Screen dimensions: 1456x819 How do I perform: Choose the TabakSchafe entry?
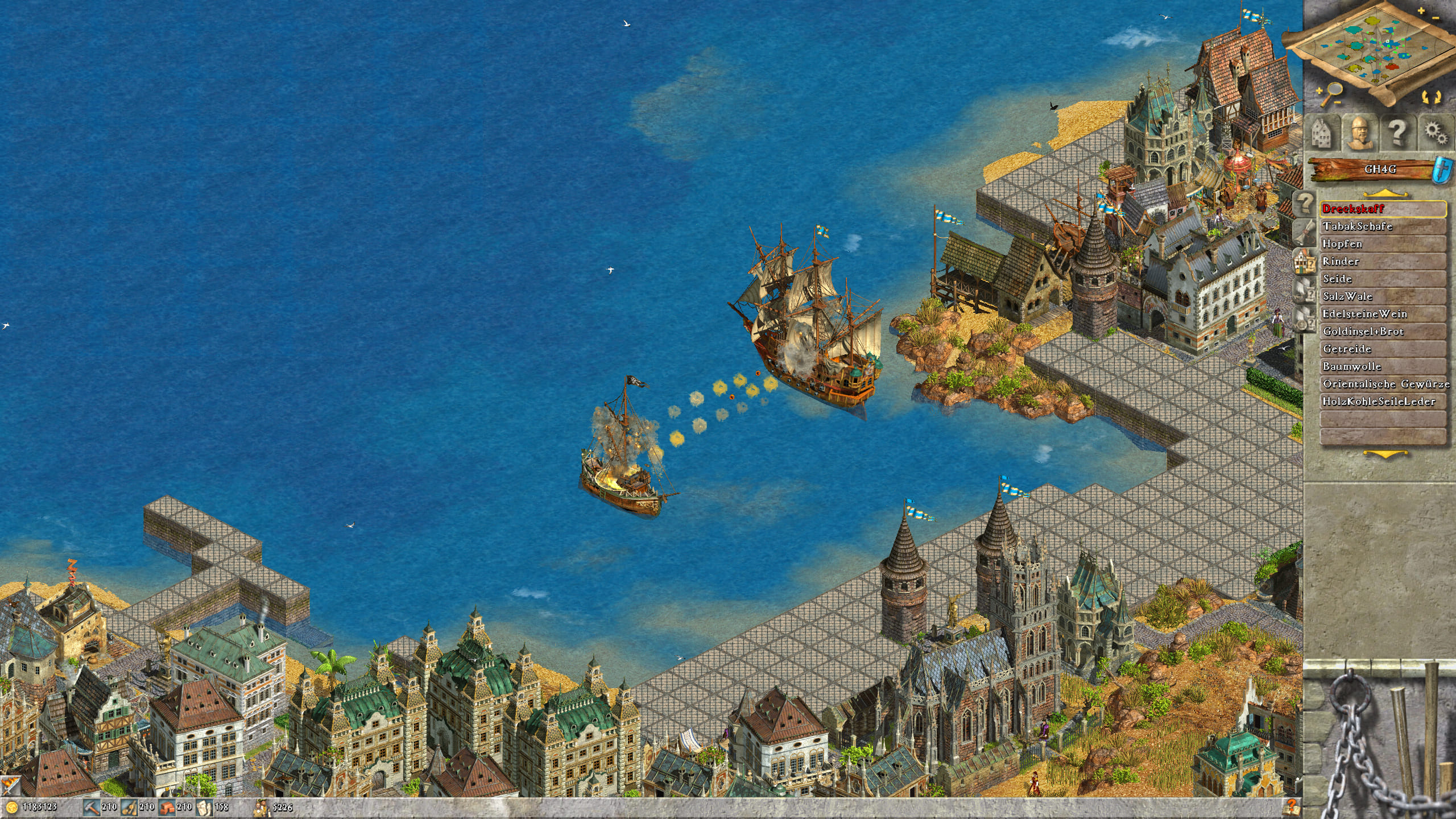tap(1382, 226)
